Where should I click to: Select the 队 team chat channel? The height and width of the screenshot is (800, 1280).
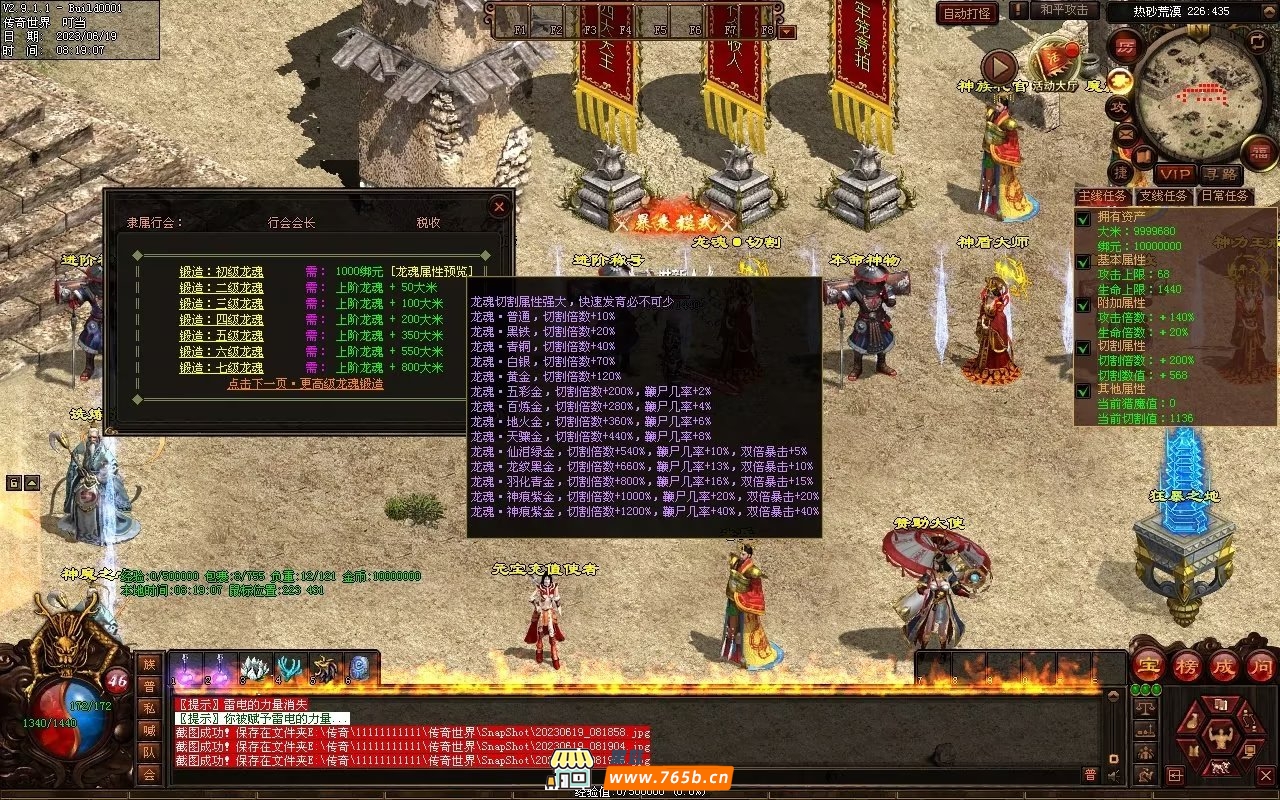(149, 751)
